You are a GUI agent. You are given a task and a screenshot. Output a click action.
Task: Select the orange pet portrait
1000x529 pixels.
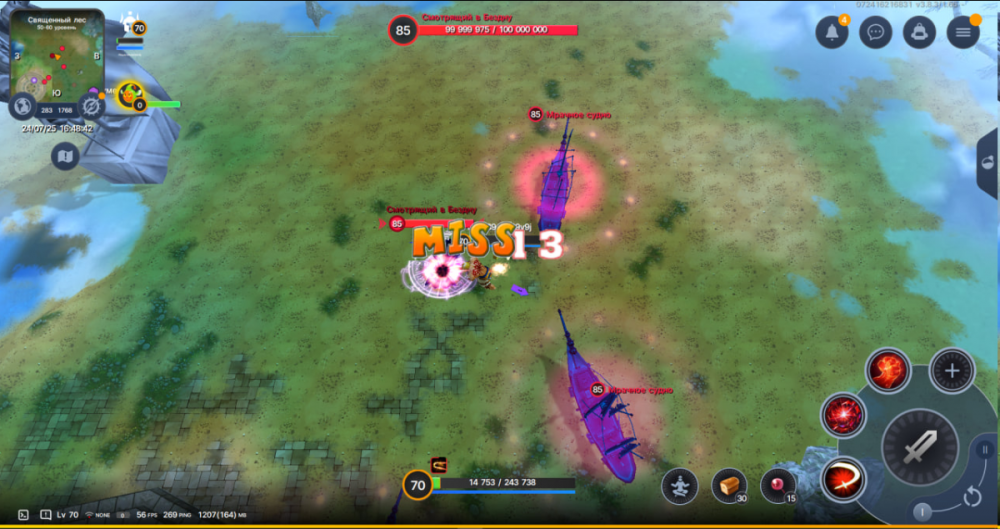click(130, 96)
